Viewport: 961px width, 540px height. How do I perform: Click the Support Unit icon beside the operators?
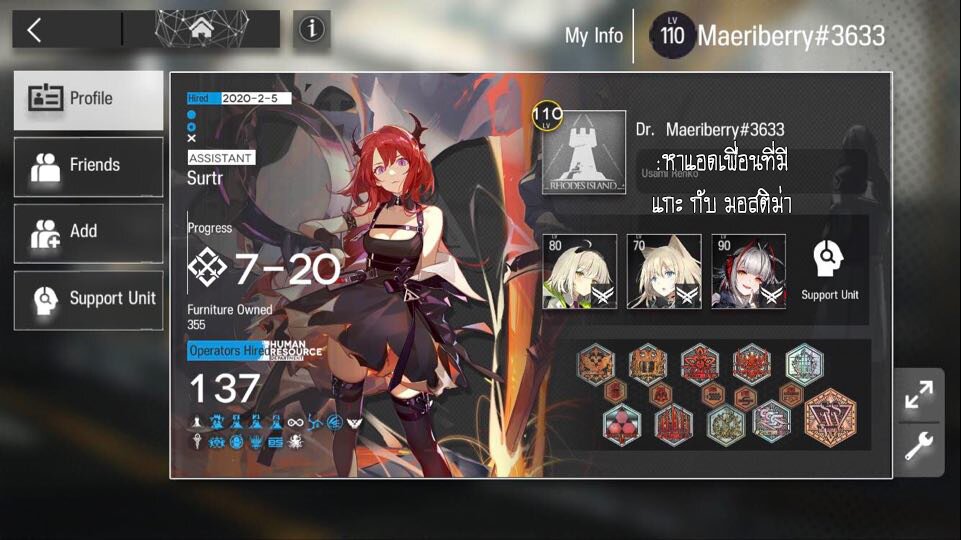tap(829, 270)
